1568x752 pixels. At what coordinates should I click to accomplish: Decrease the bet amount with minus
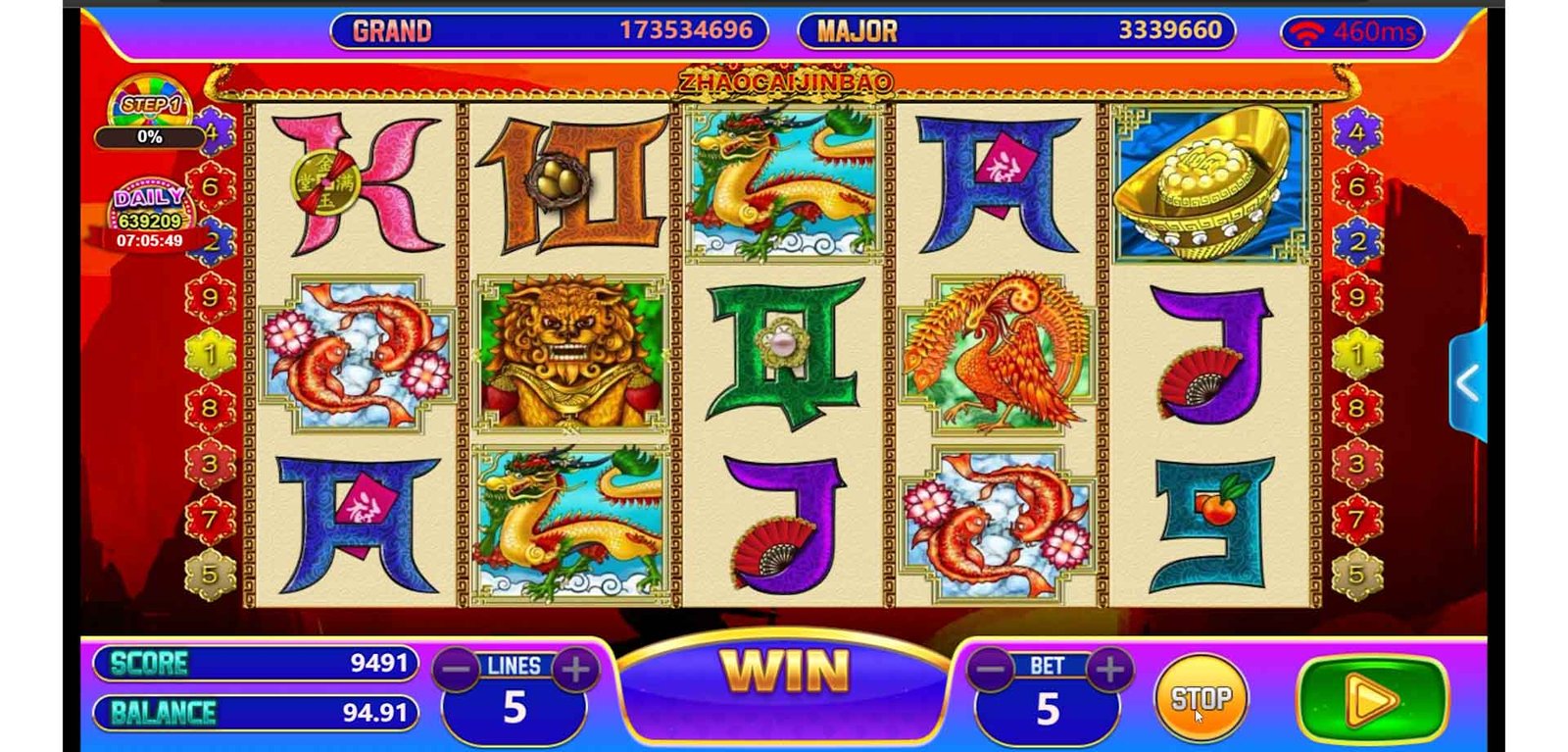click(991, 670)
